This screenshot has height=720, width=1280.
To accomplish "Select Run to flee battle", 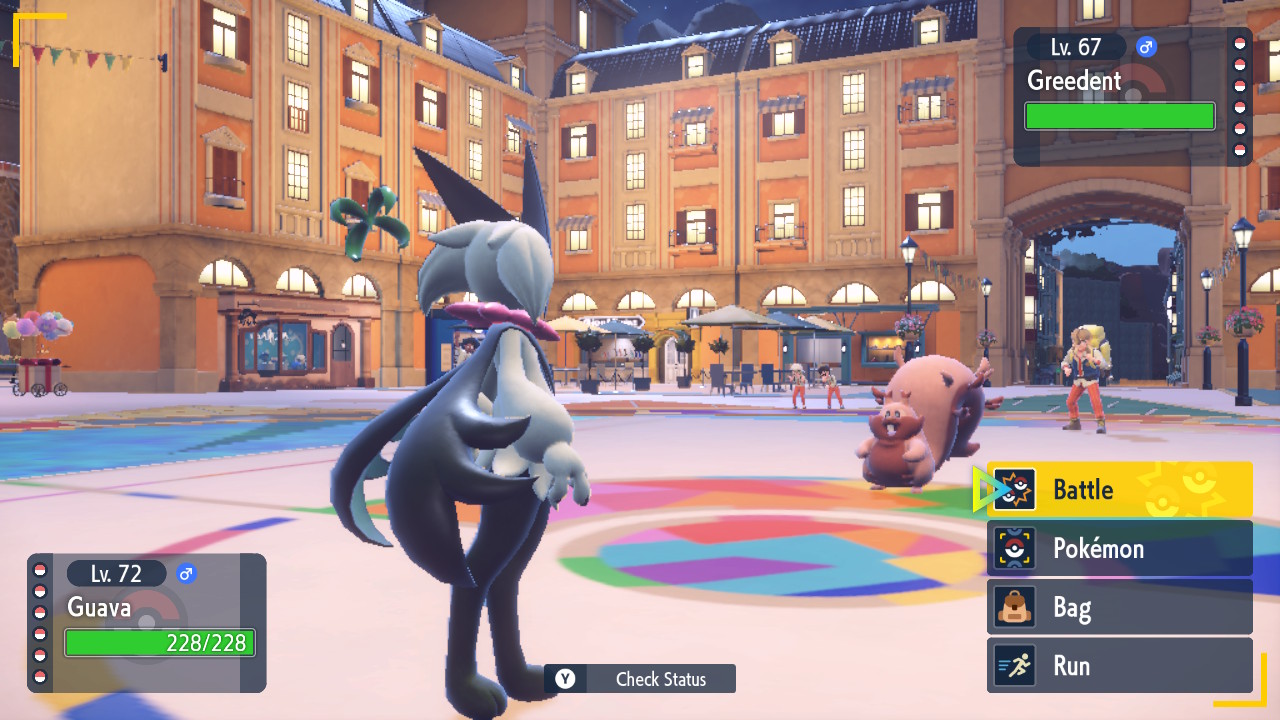I will (1120, 666).
